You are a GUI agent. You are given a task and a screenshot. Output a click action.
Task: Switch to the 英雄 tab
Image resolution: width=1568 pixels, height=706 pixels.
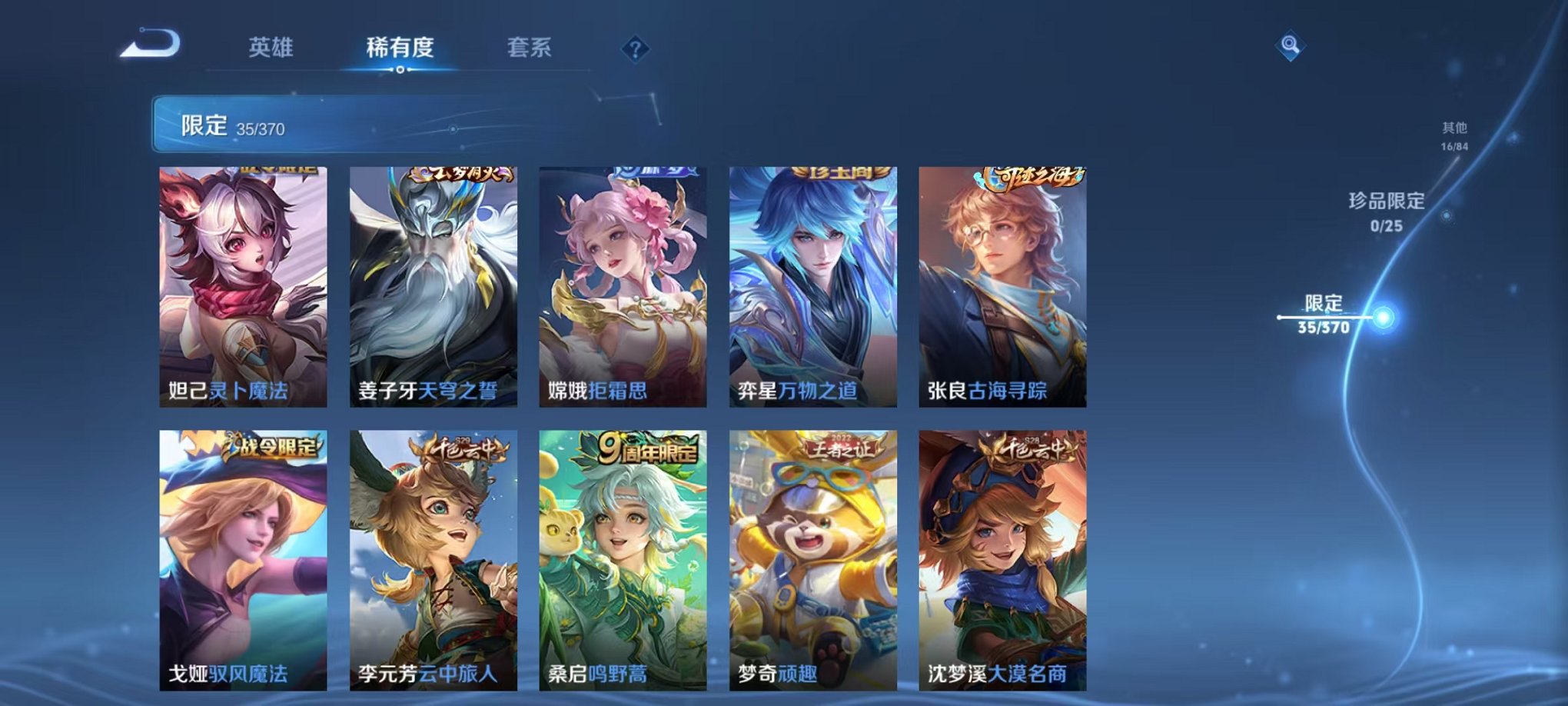click(270, 46)
